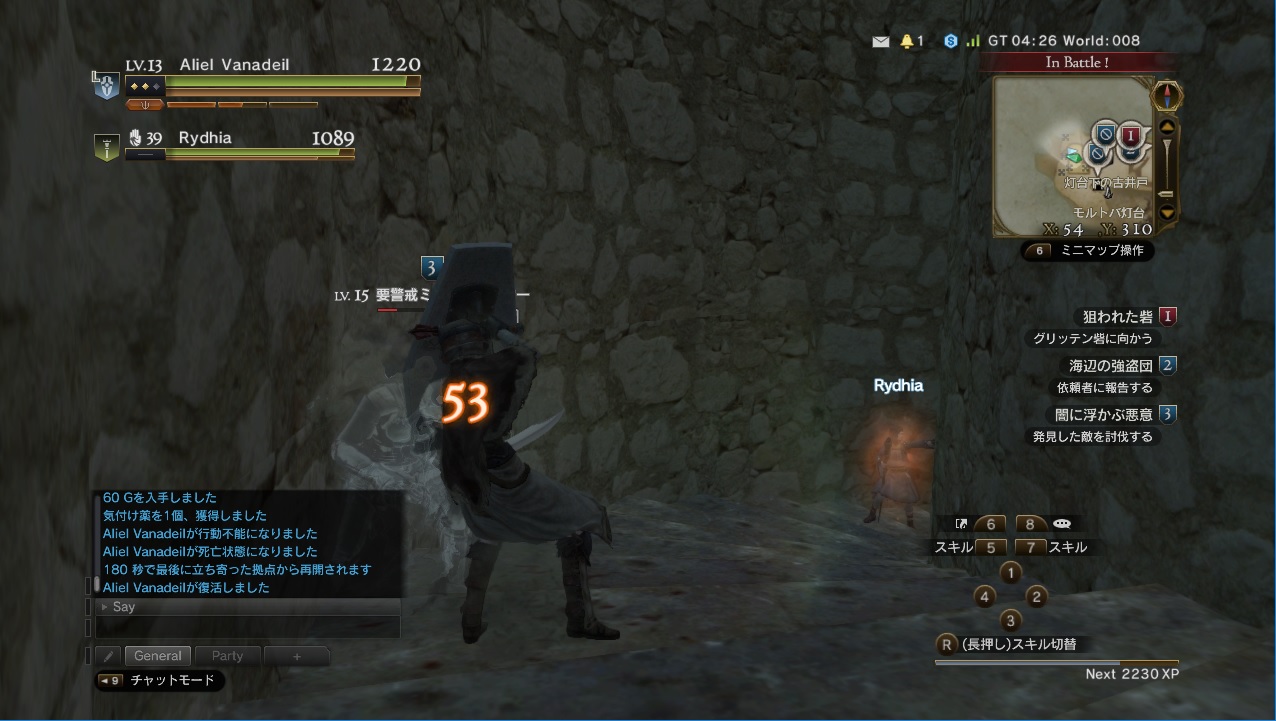The image size is (1276, 721).
Task: Switch to the Party chat tab
Action: pos(227,656)
